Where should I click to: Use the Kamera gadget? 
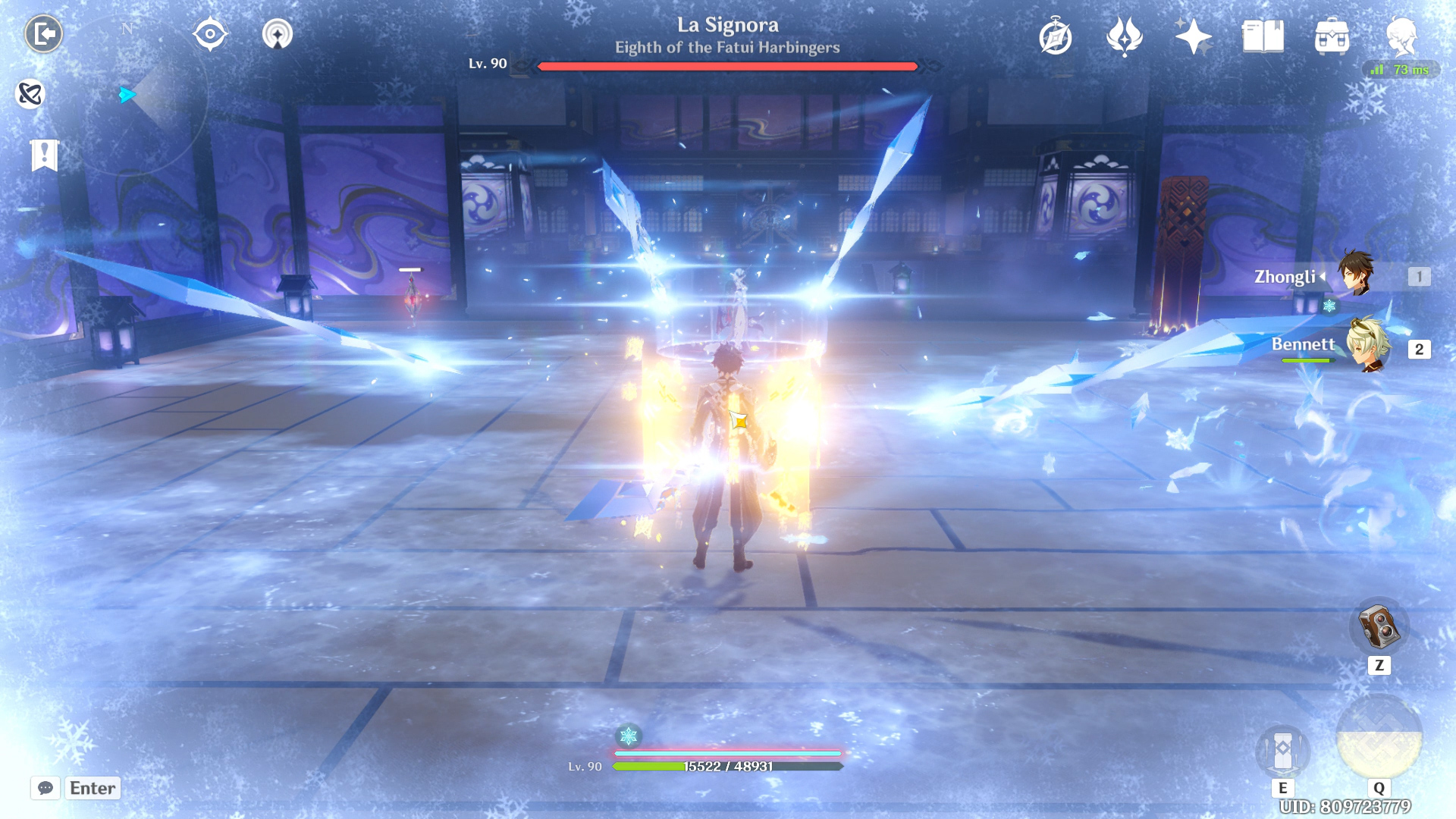pos(1379,627)
